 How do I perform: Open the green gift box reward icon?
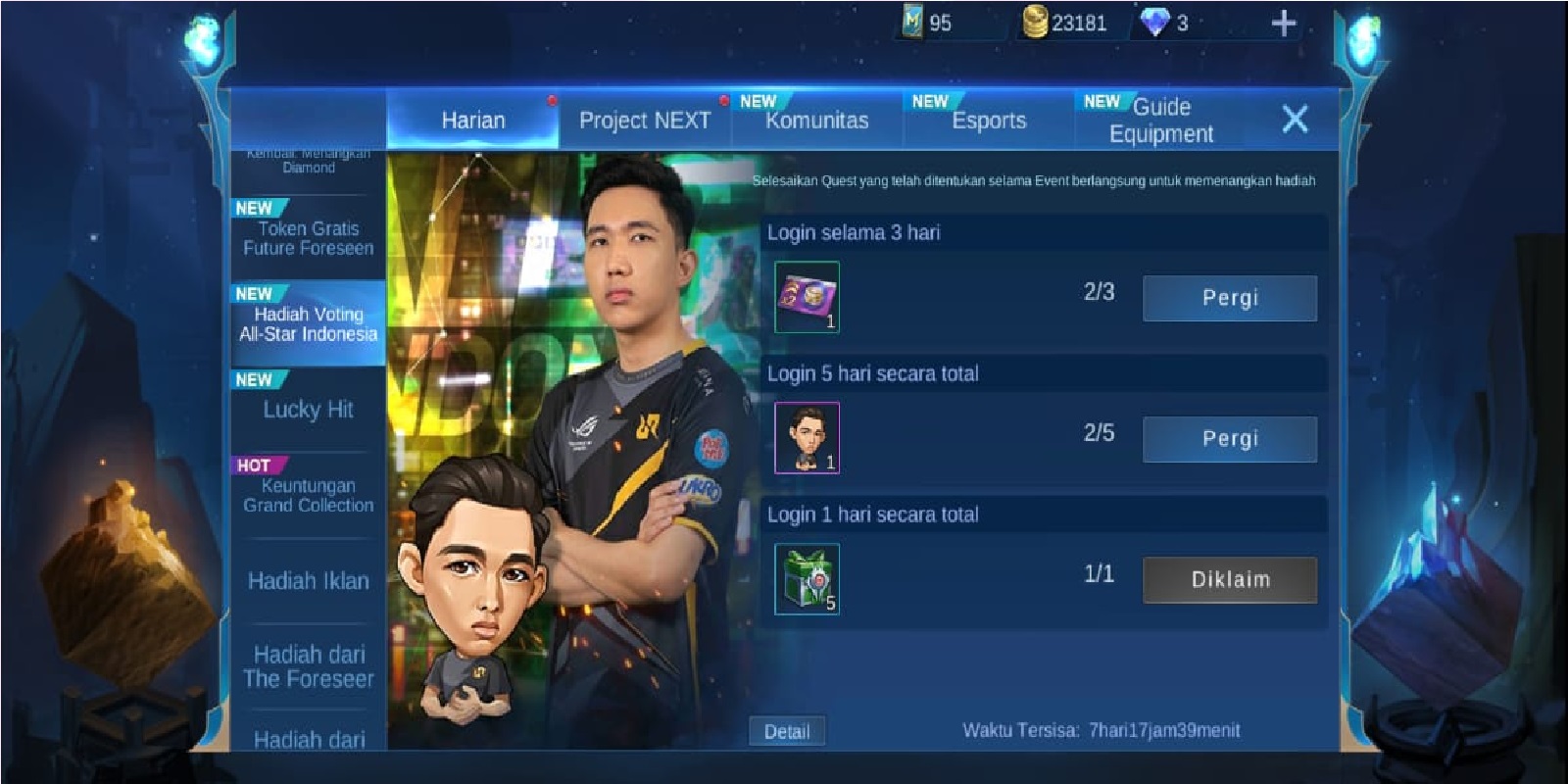[x=807, y=578]
